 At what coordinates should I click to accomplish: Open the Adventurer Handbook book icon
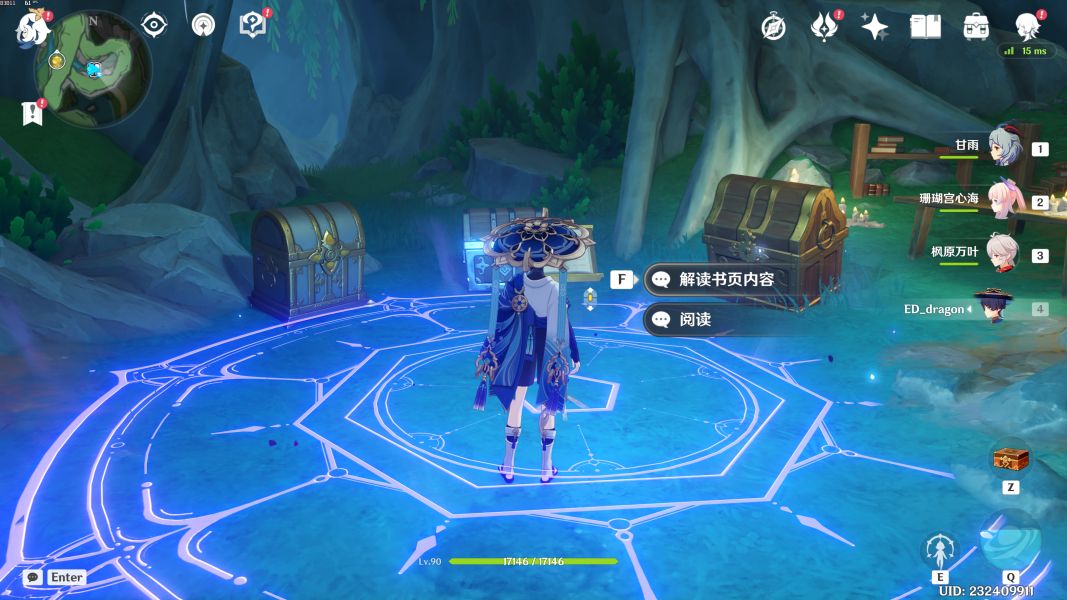(x=926, y=27)
